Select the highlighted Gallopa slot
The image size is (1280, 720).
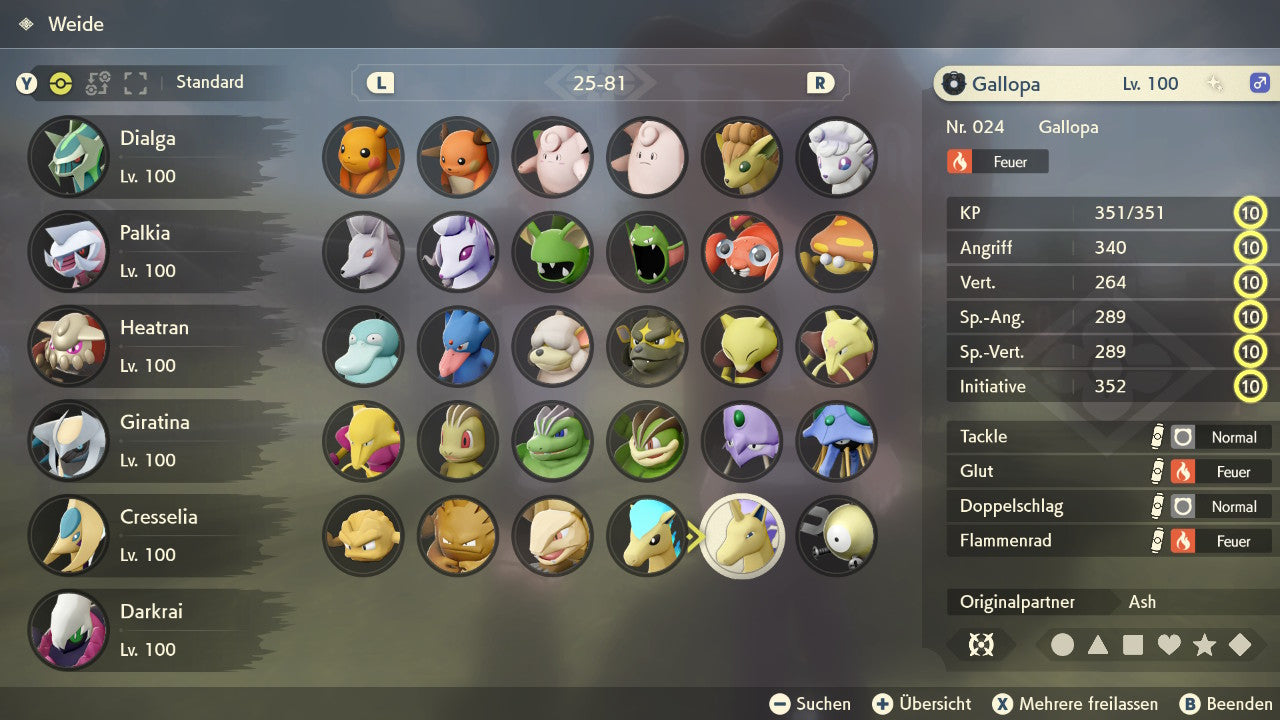[x=742, y=536]
